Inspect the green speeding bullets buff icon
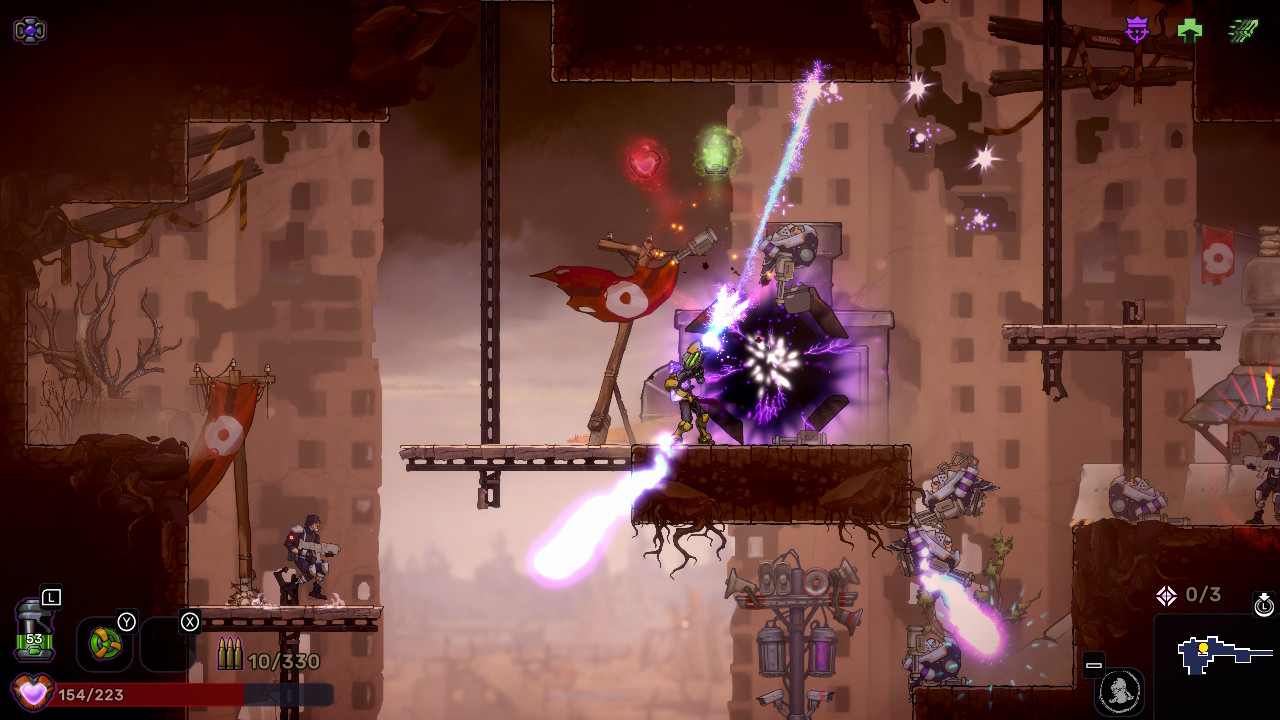This screenshot has height=720, width=1280. pos(1243,30)
